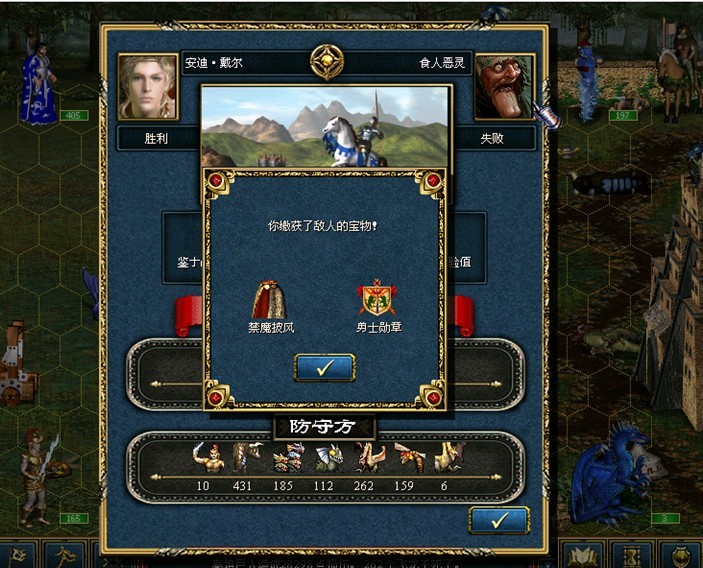This screenshot has height=568, width=703.
Task: Select the 禁魔披风 cloak artifact
Action: tap(270, 298)
